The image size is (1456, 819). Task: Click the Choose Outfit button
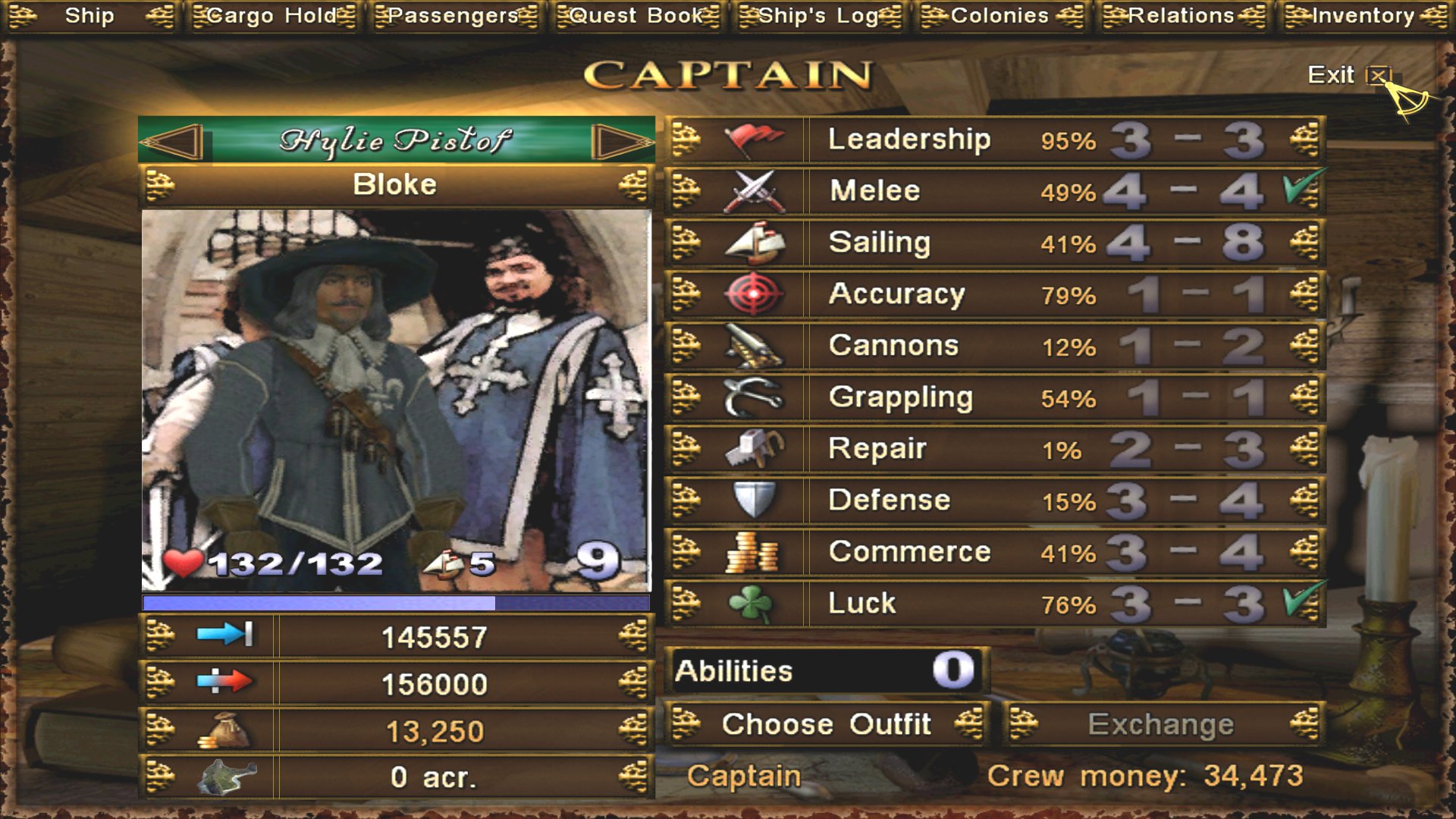click(x=827, y=724)
